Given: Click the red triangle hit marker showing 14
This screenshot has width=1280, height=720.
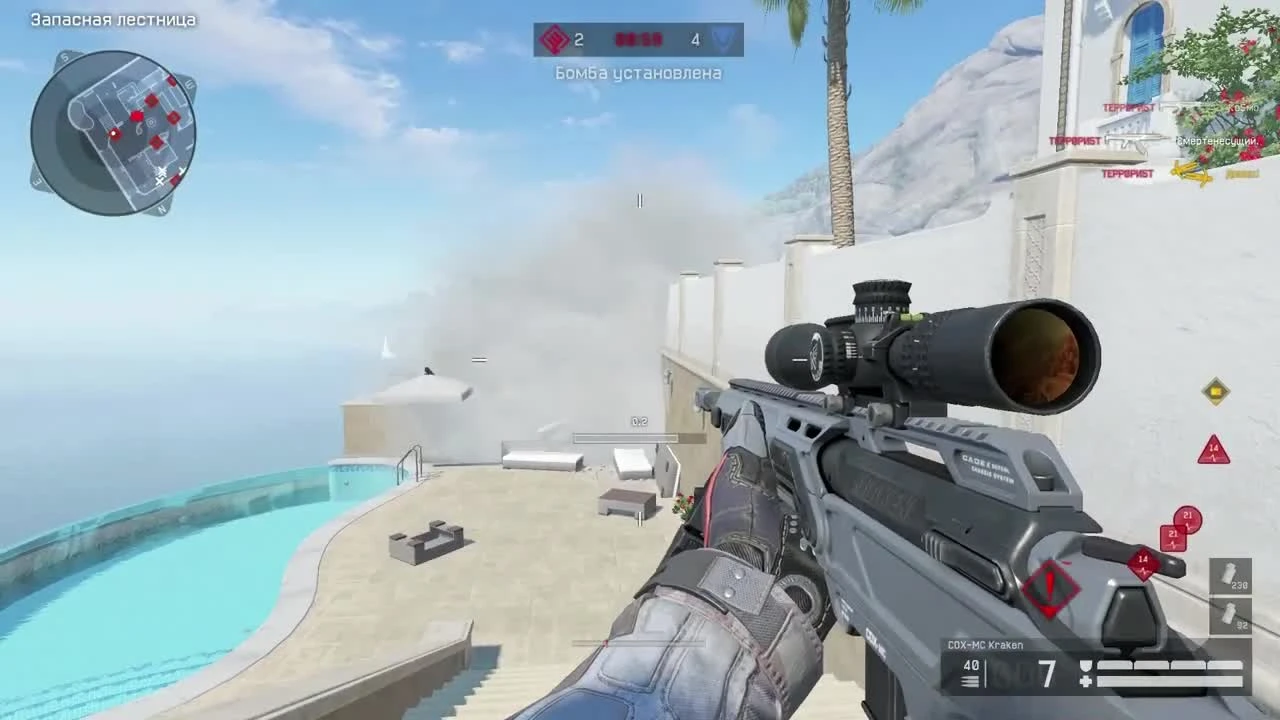Looking at the screenshot, I should (1212, 450).
